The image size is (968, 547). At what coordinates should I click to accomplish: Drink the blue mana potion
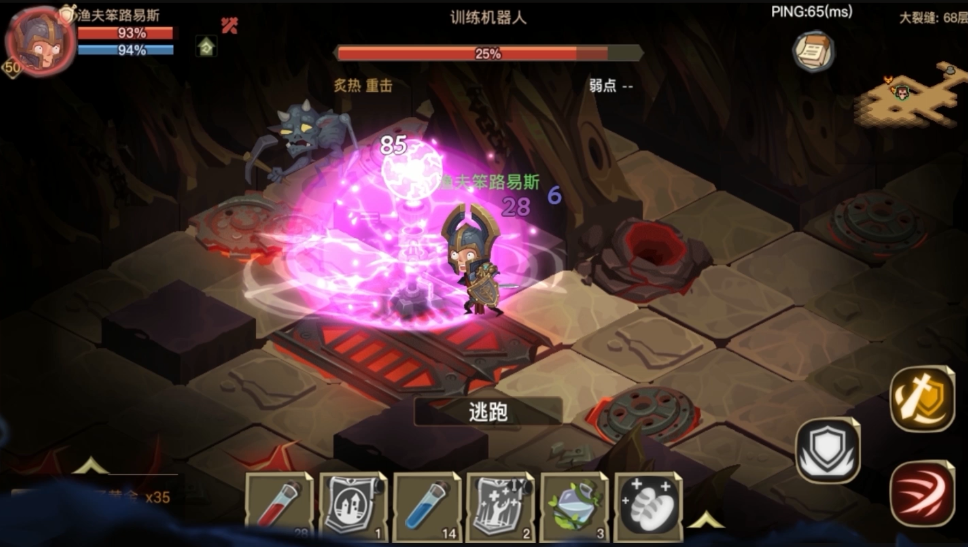[x=427, y=506]
